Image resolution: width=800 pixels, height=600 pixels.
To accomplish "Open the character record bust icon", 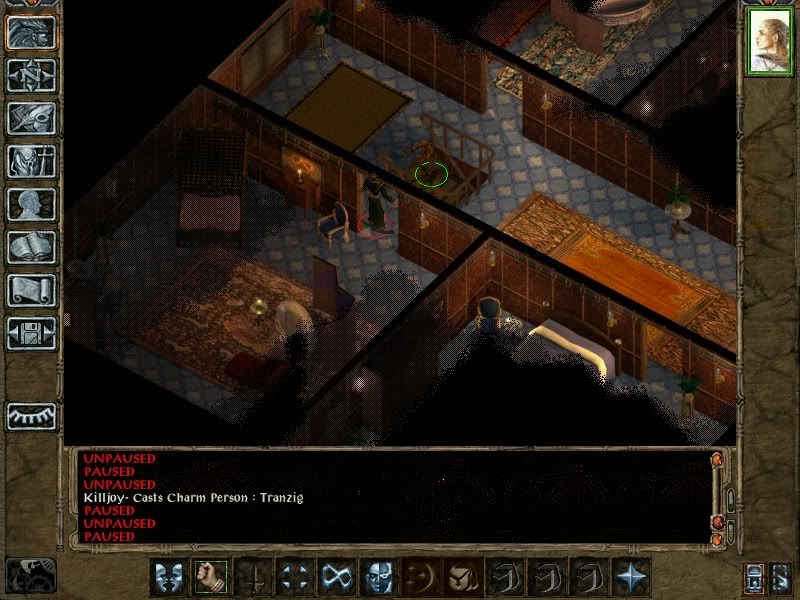I will coord(31,204).
